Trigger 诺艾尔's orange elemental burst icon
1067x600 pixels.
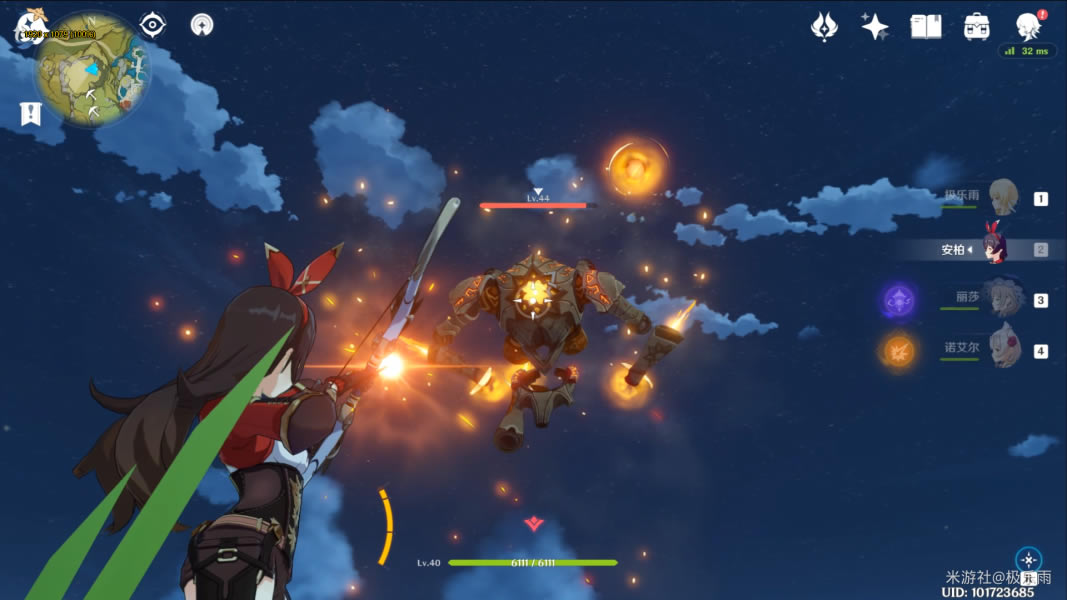point(898,351)
